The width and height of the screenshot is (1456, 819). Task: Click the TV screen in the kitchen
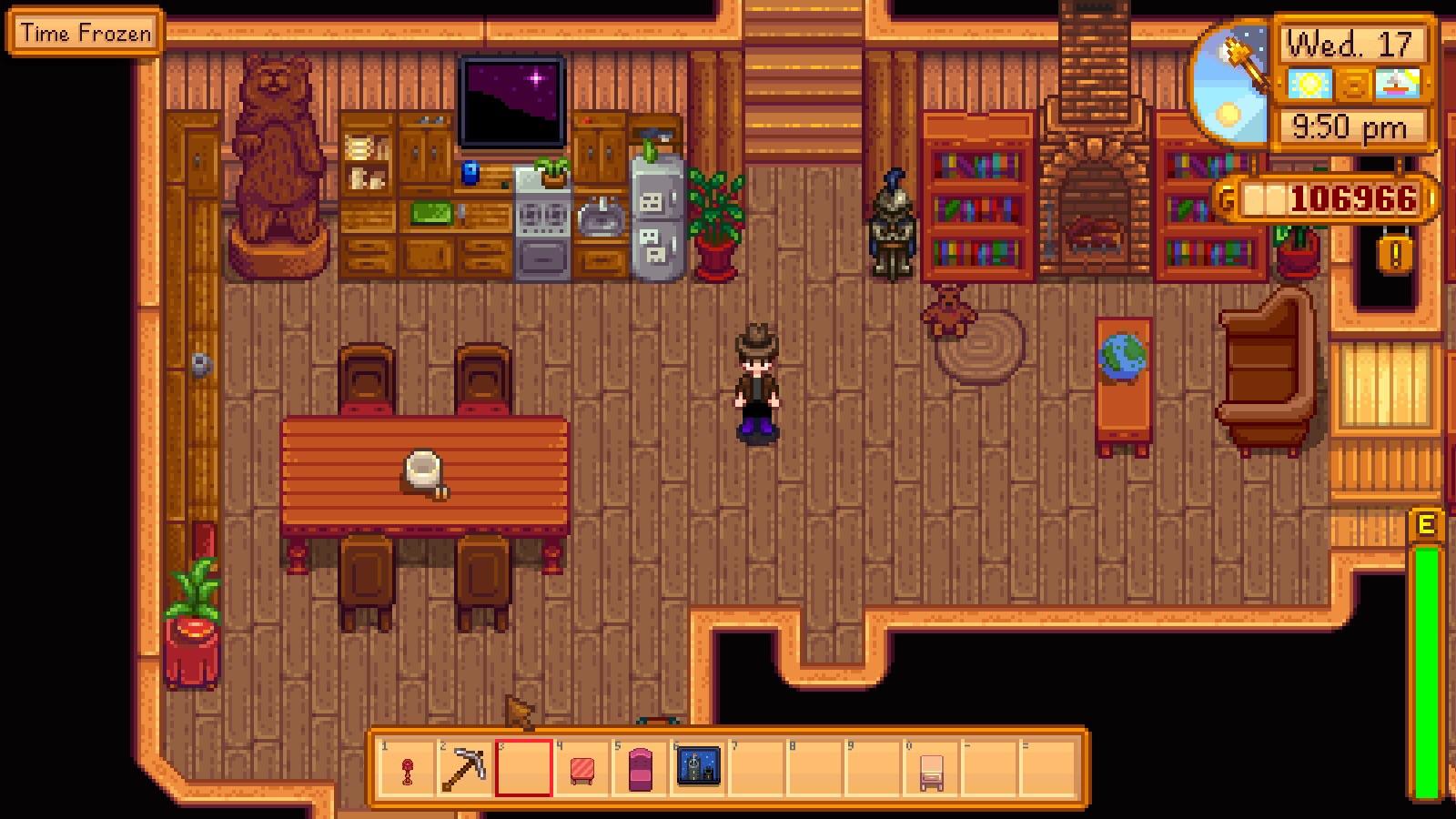[x=512, y=100]
